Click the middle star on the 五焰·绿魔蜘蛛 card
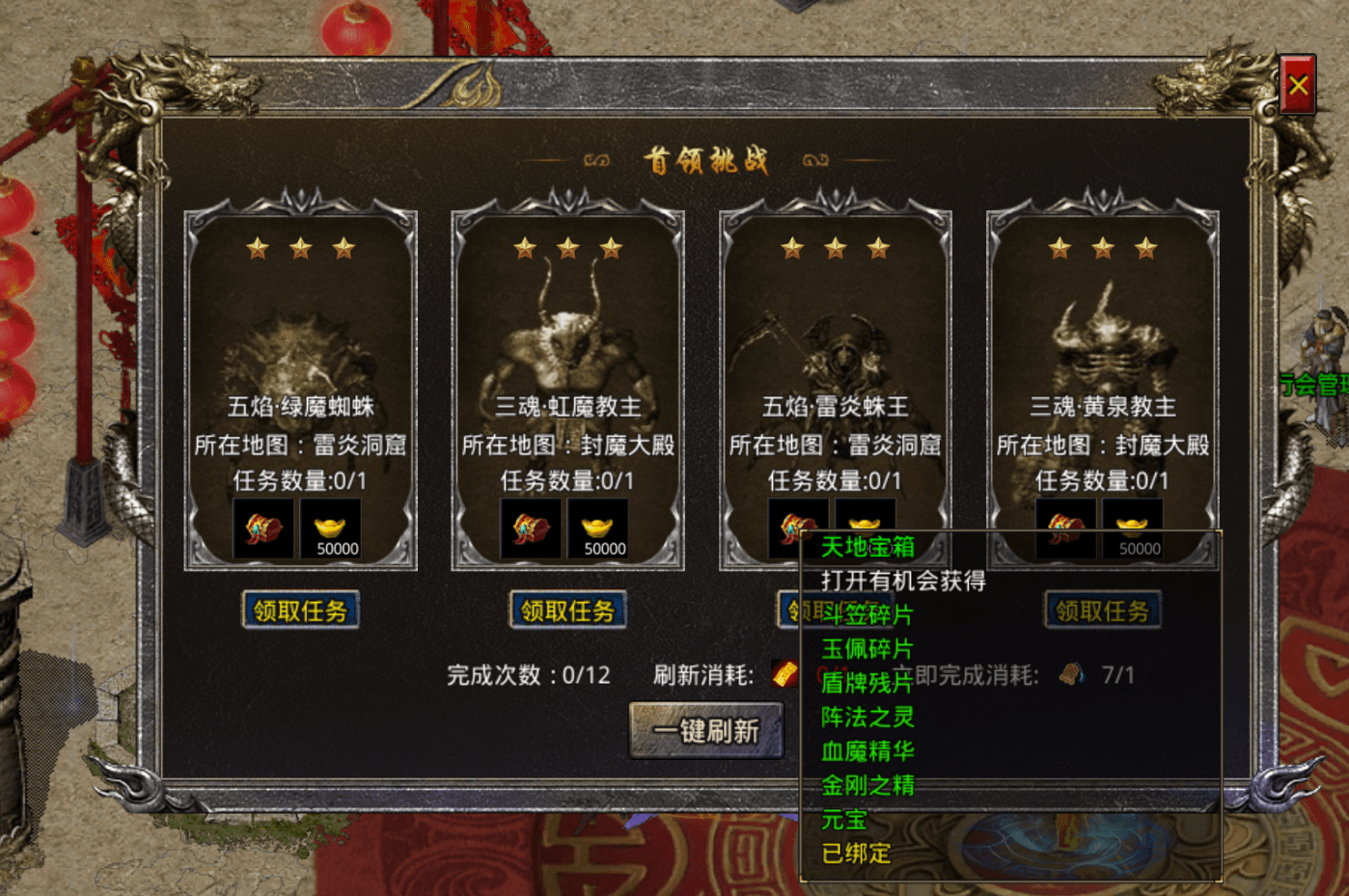1349x896 pixels. point(301,247)
